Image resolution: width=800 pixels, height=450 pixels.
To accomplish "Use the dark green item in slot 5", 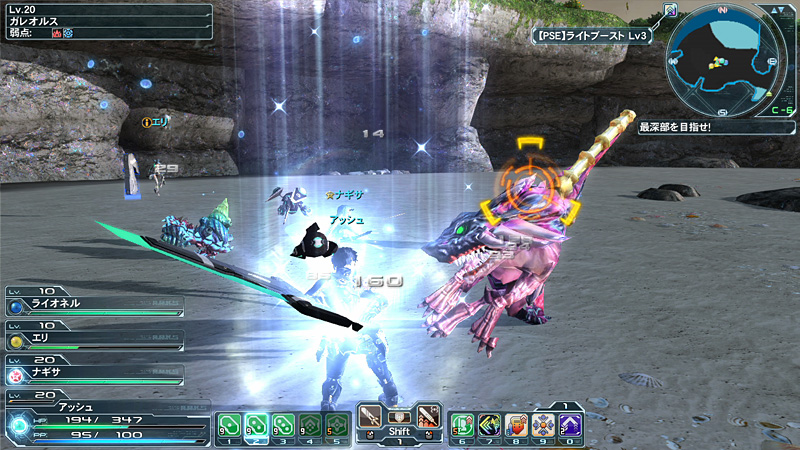I will pos(337,425).
